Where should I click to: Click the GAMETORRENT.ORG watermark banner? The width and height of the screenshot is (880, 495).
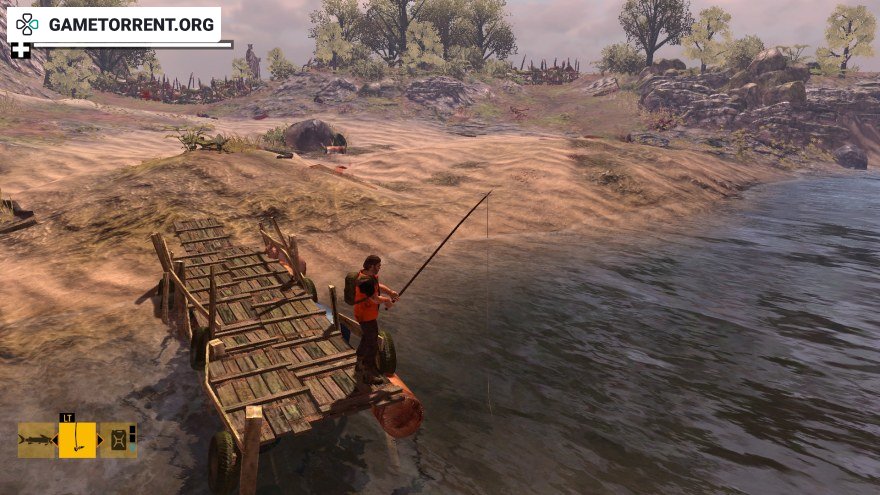(113, 24)
